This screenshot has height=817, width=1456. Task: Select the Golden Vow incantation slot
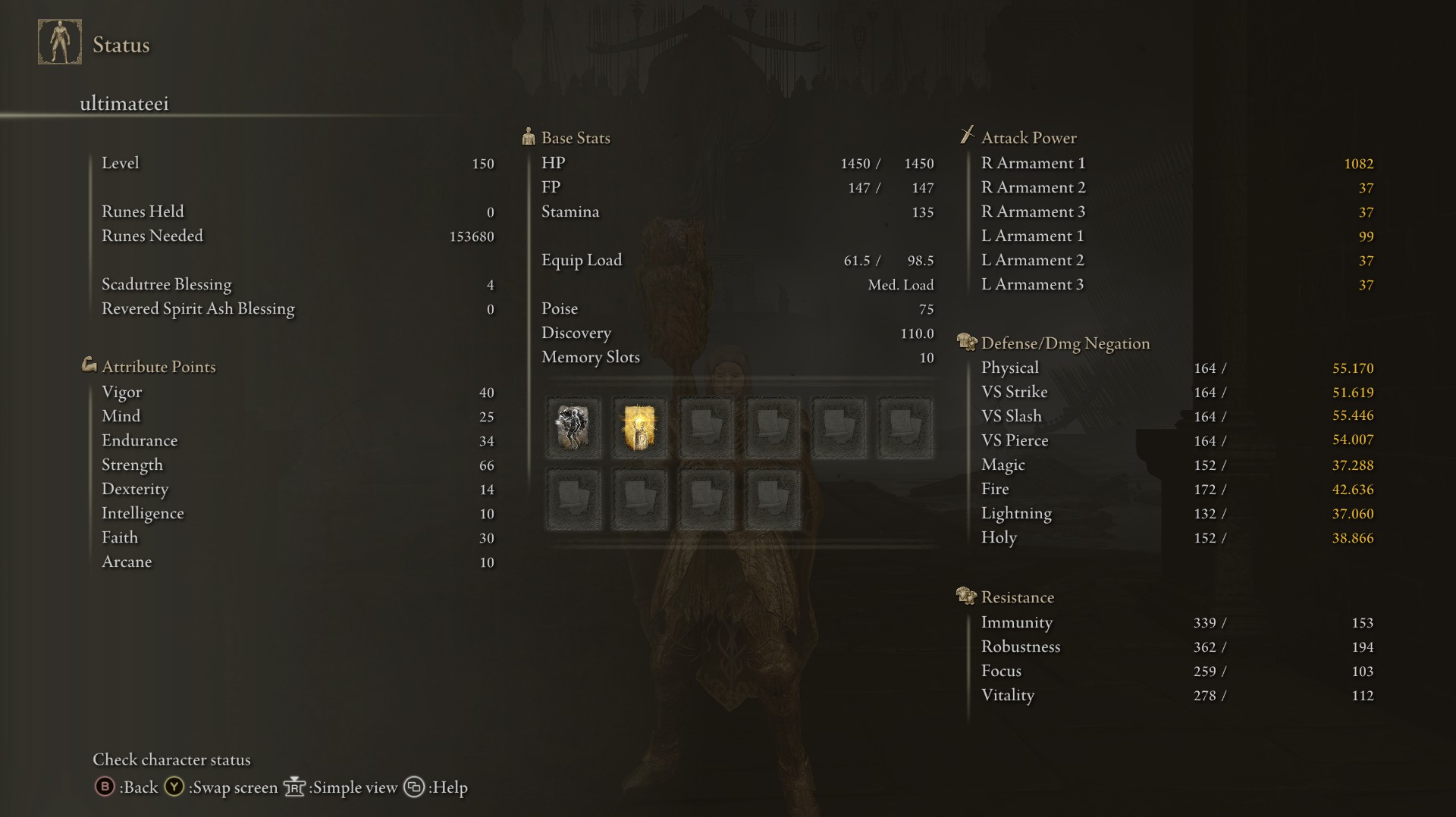[639, 428]
